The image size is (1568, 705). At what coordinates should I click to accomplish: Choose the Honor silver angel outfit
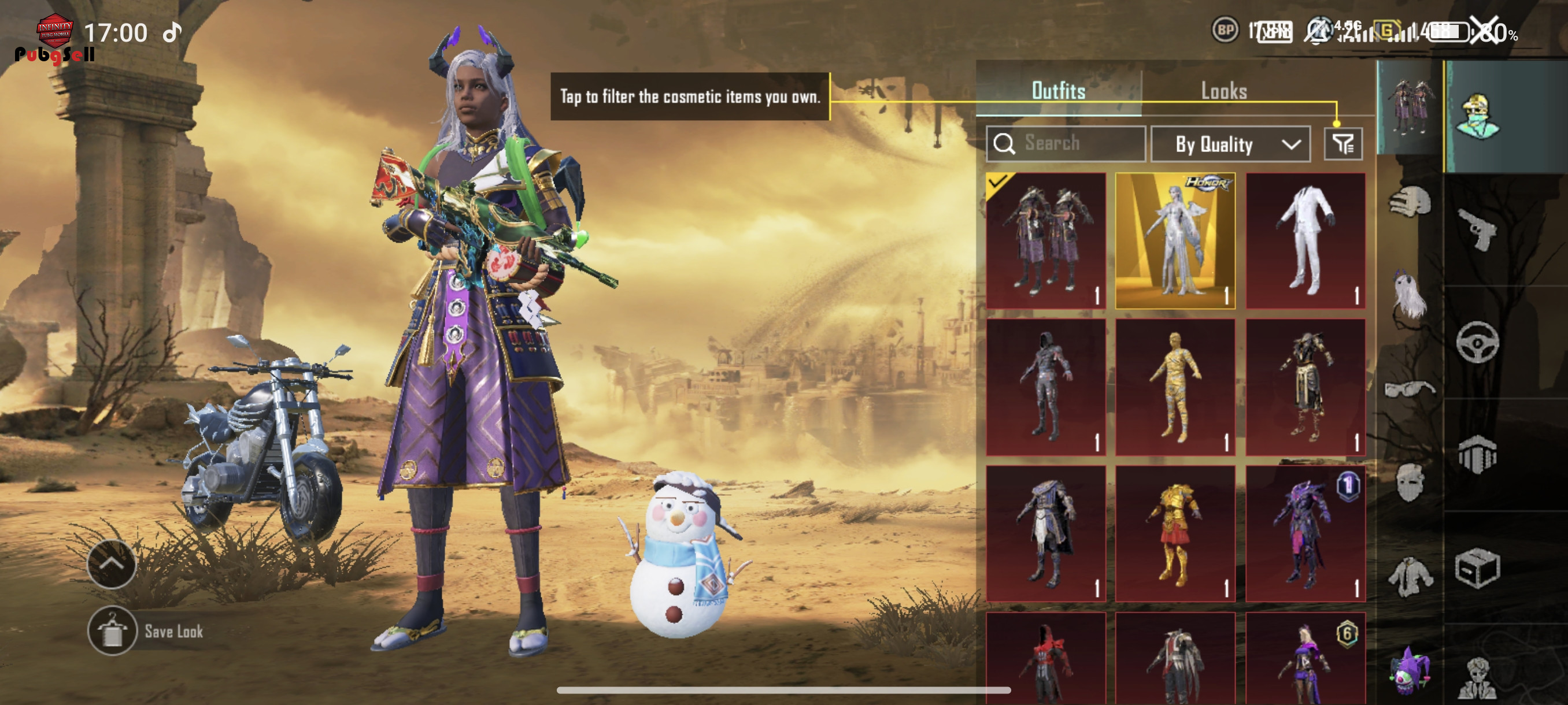pos(1175,241)
